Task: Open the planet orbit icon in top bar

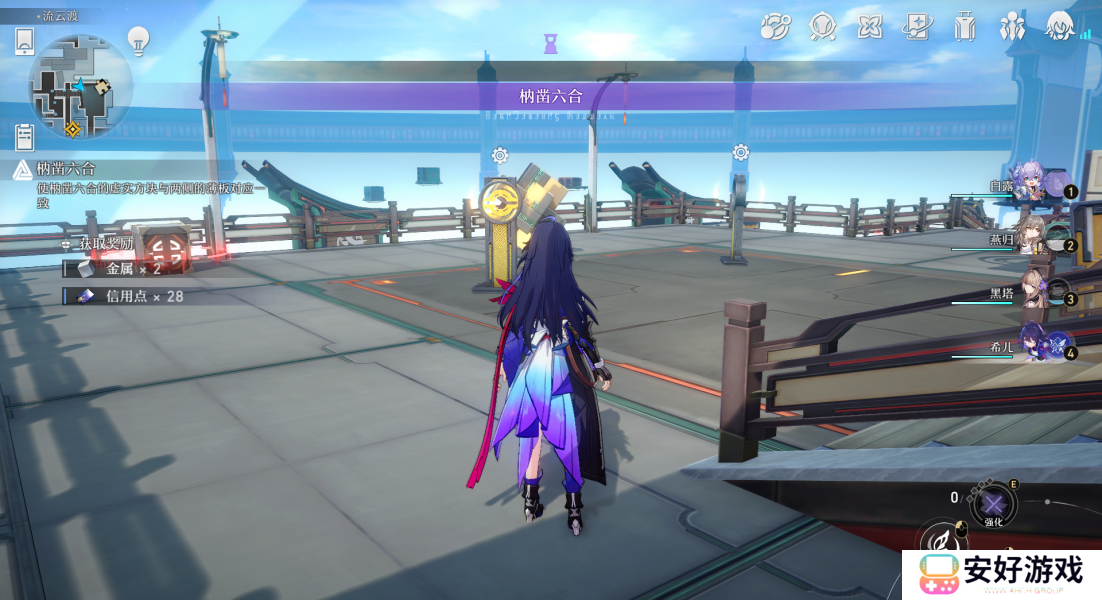Action: click(x=775, y=27)
